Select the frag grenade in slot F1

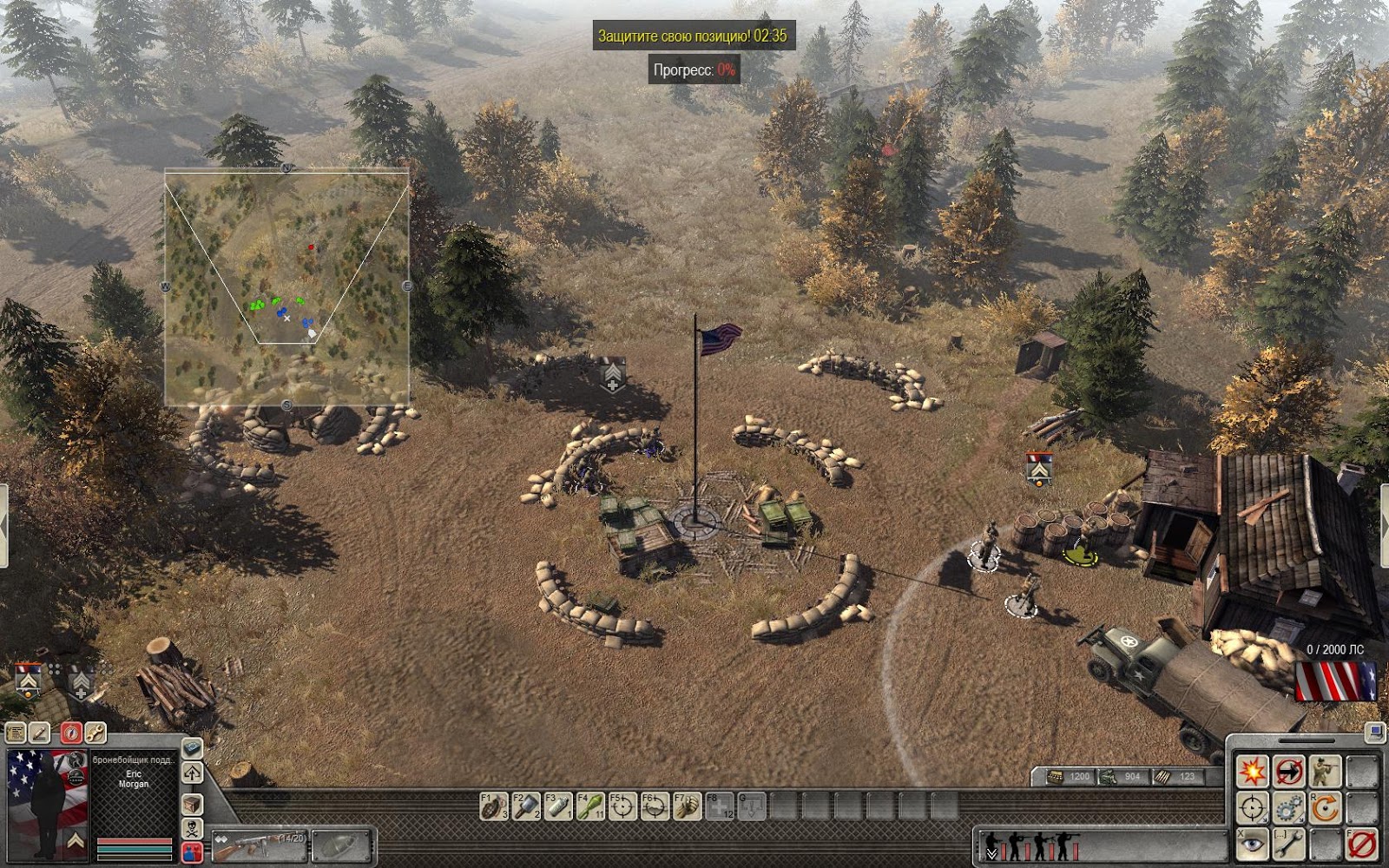[x=494, y=806]
